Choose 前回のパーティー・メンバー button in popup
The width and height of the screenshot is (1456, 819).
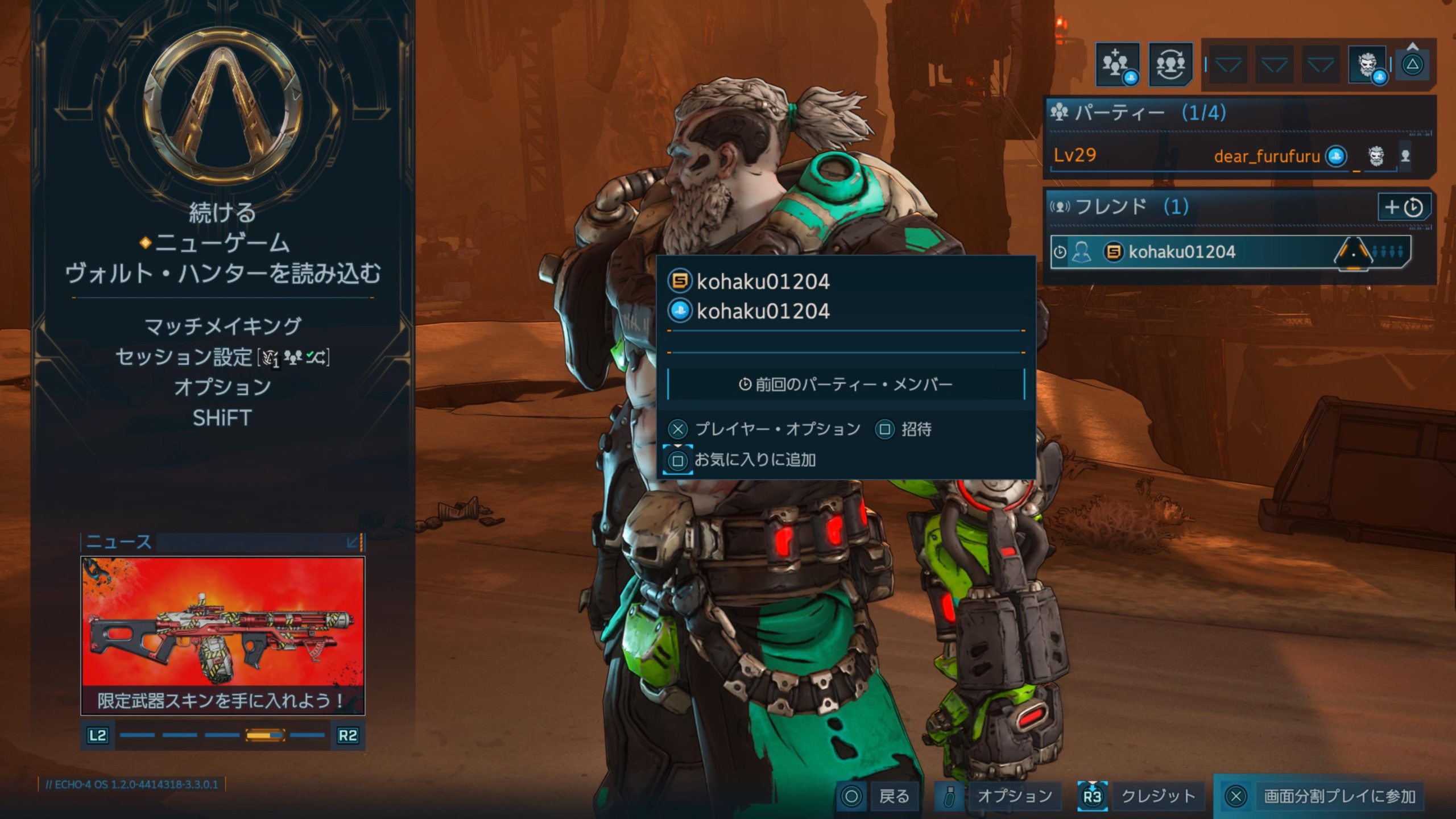pos(846,384)
